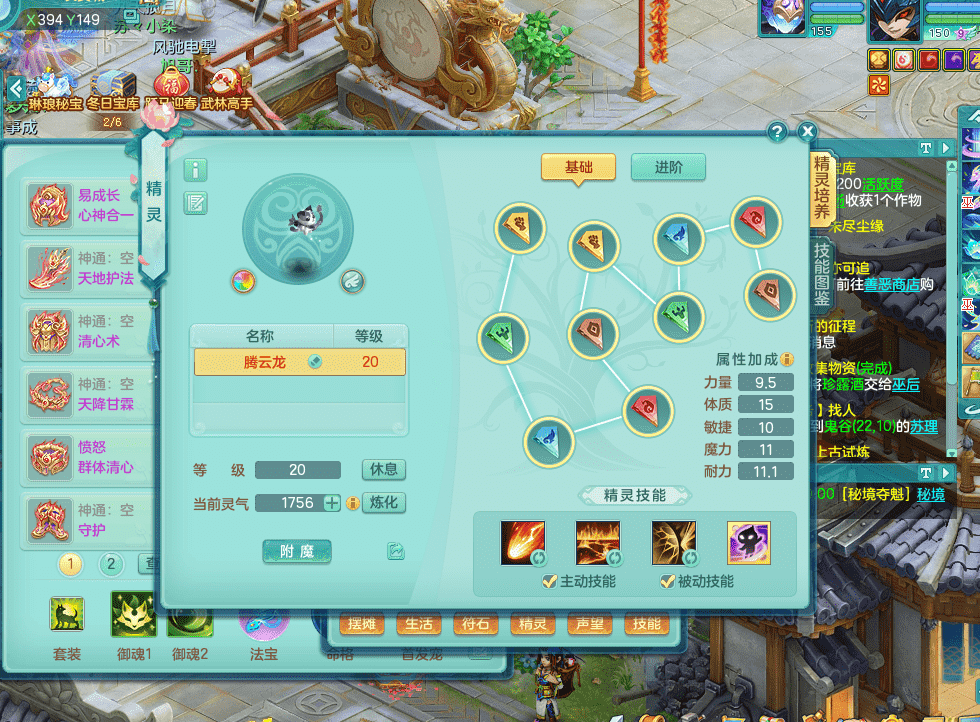The height and width of the screenshot is (722, 980).
Task: Switch to the 基础 tab
Action: 578,168
